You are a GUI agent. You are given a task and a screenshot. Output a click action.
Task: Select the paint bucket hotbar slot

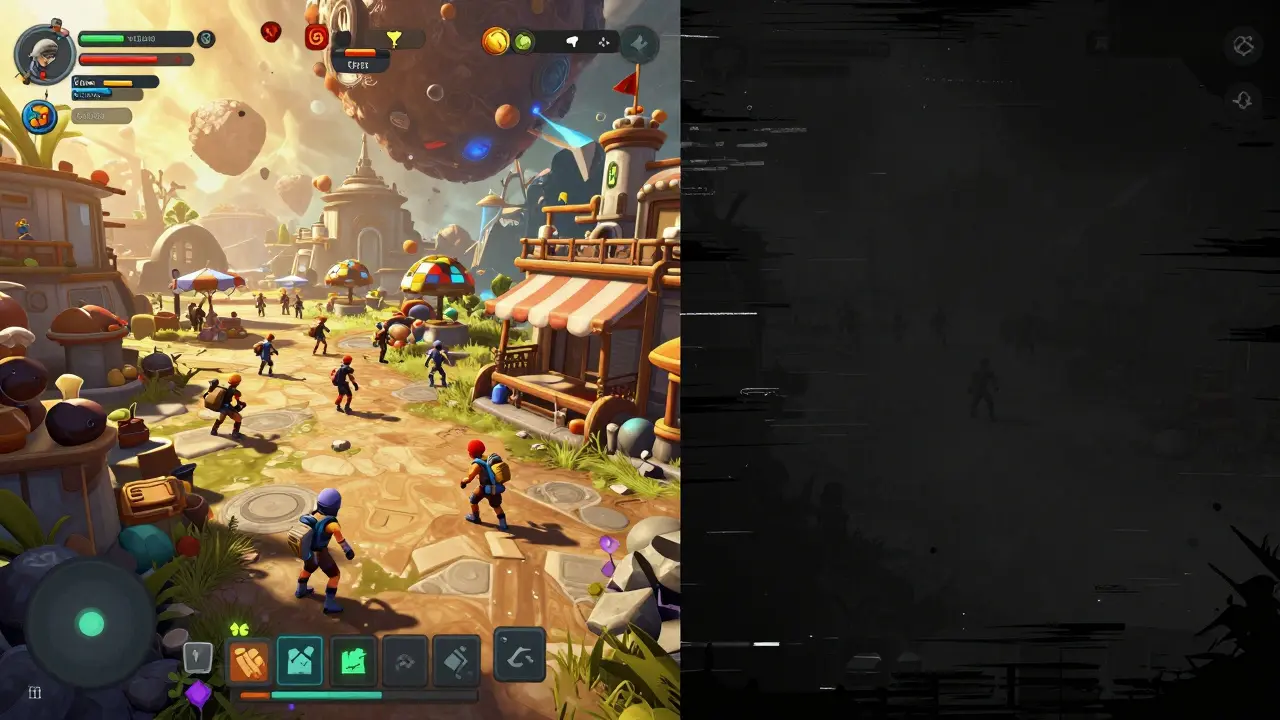coord(455,658)
